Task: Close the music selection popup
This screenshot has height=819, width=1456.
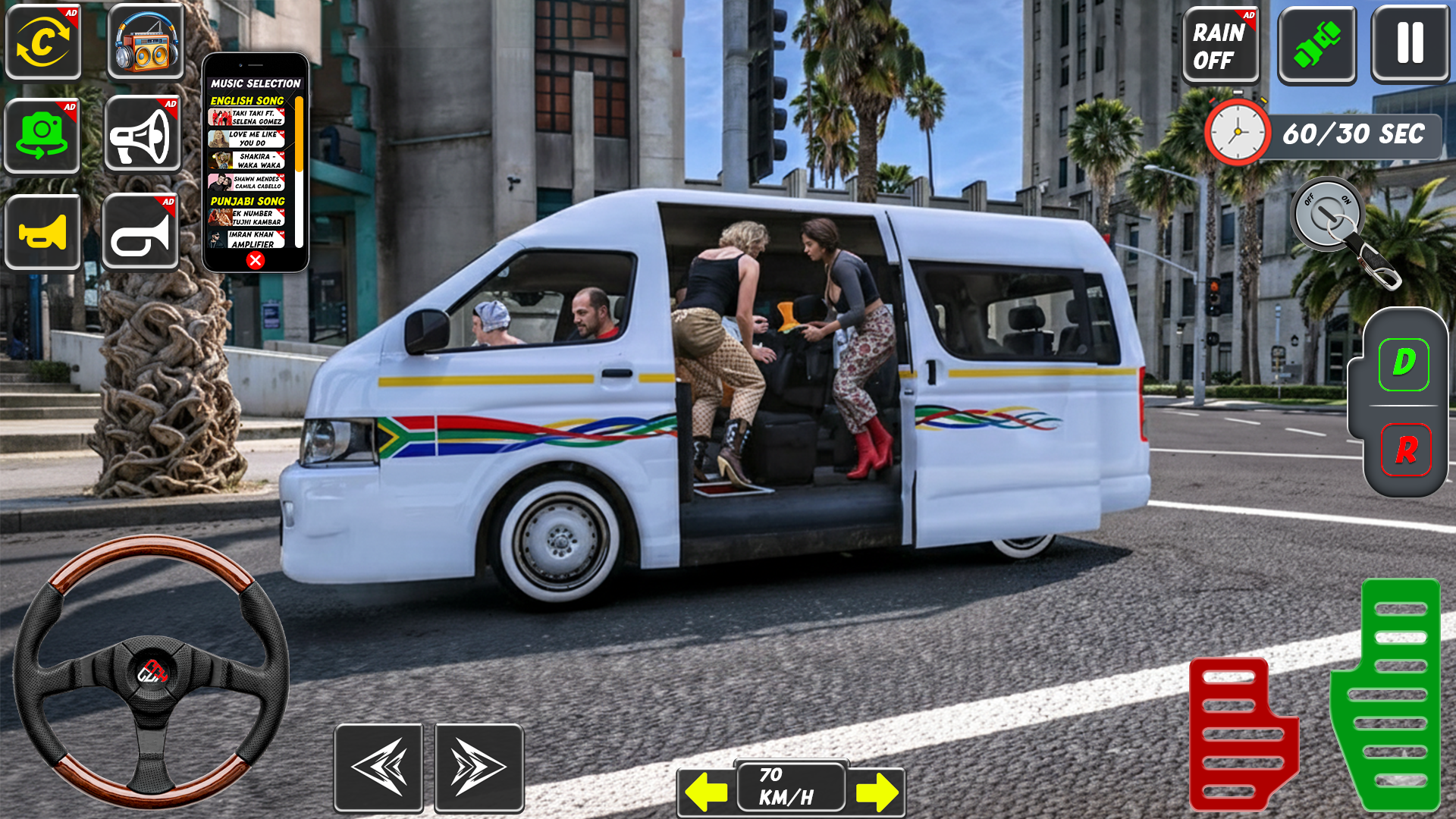Action: tap(256, 259)
